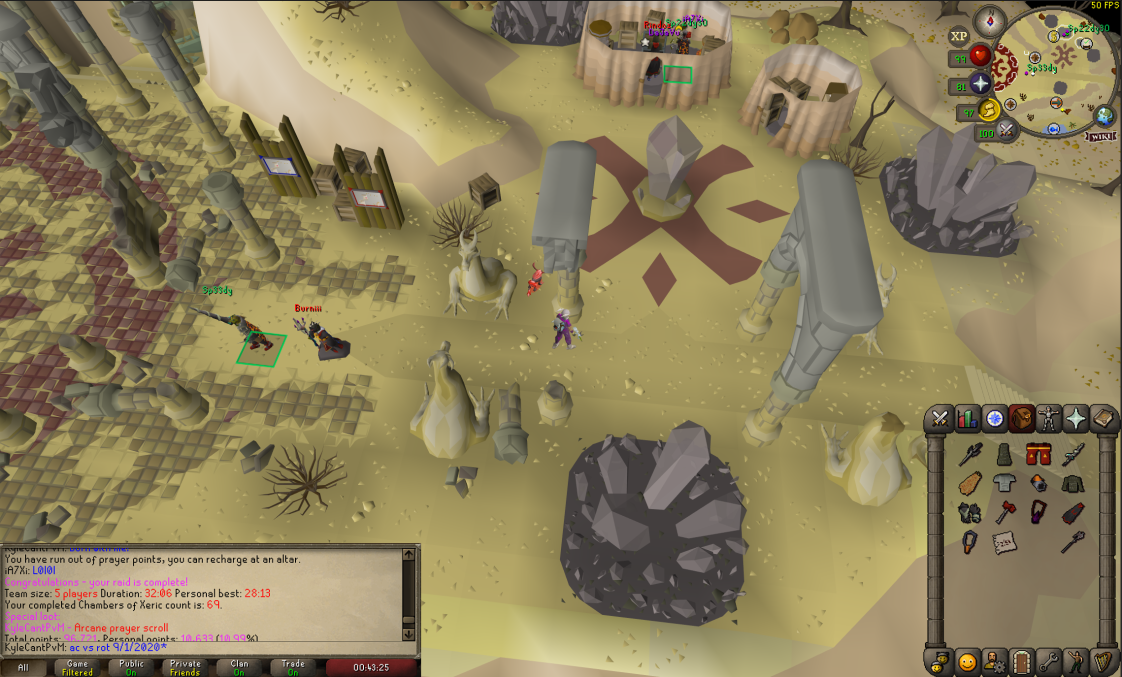Switch the chat to the Clan filter
This screenshot has height=677, width=1122.
tap(239, 667)
